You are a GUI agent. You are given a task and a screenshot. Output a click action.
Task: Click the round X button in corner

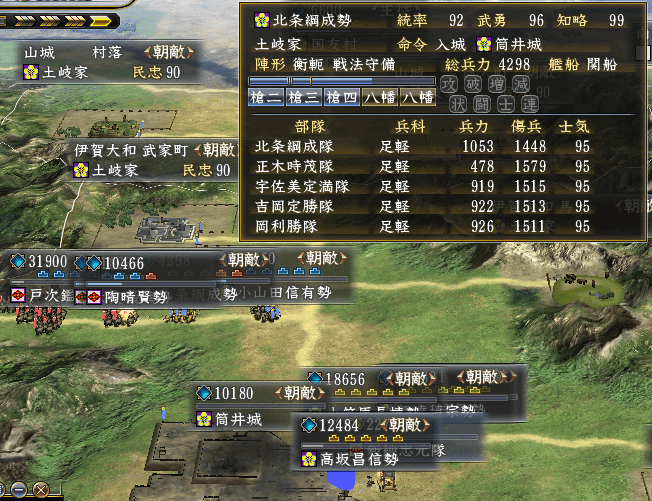(x=42, y=491)
